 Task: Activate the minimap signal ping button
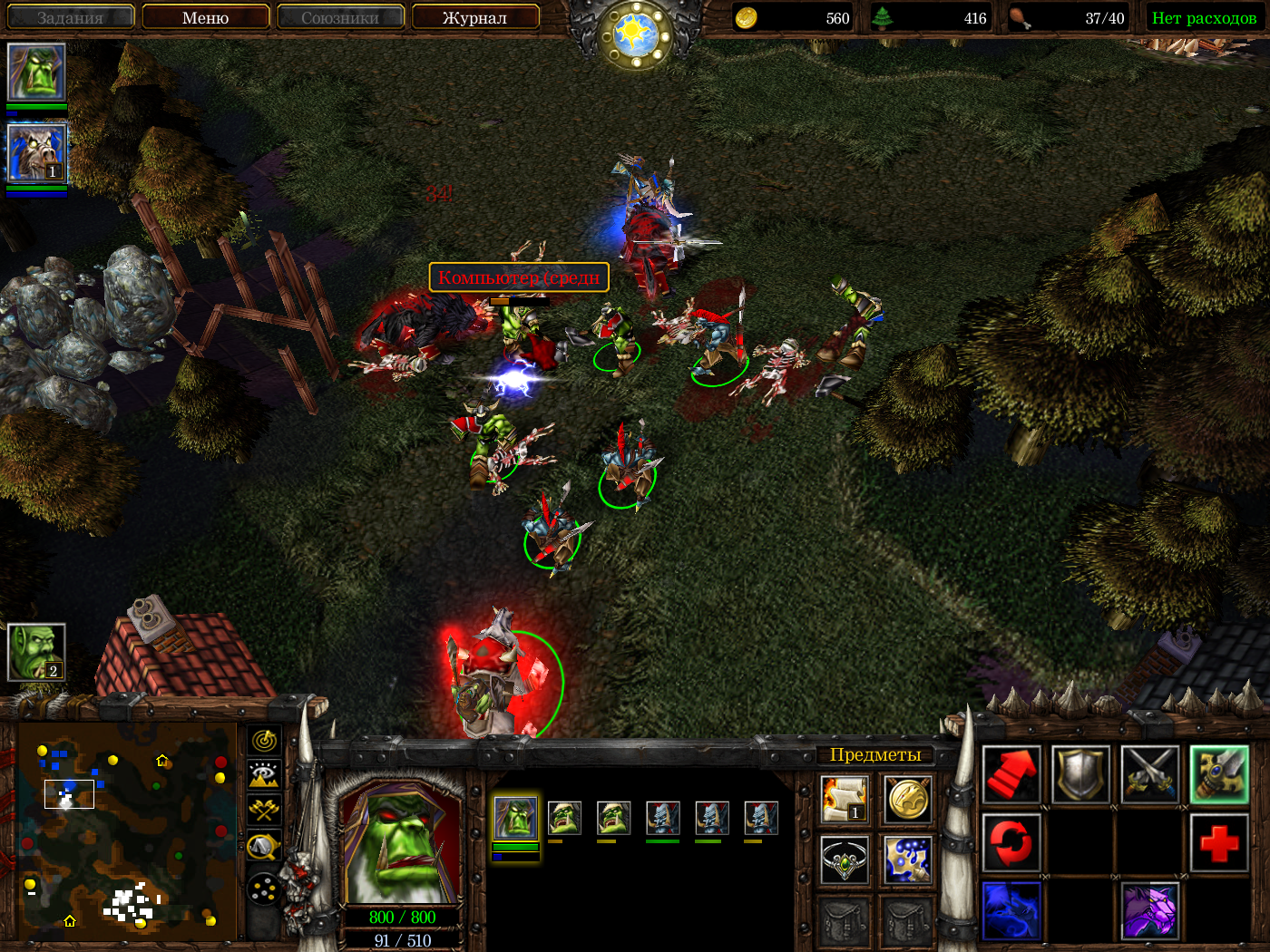264,741
